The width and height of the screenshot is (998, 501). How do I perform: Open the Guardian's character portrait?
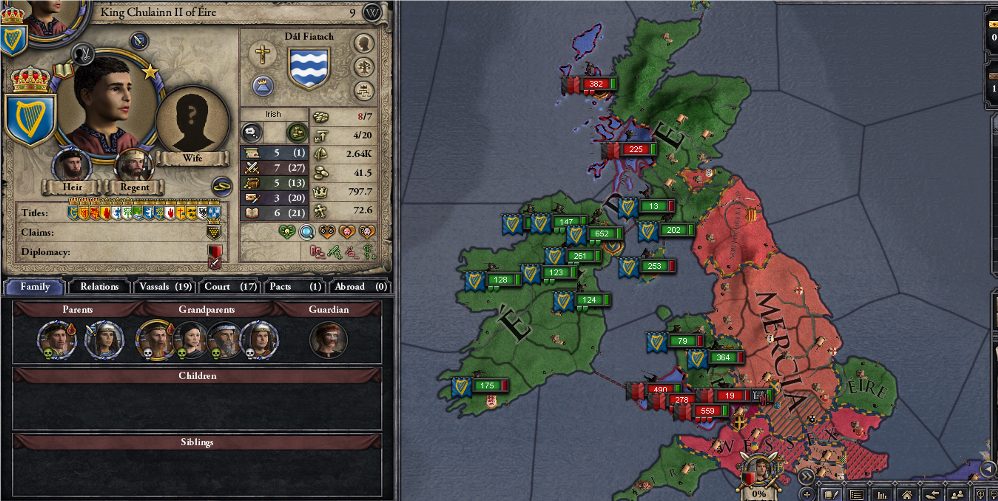click(x=329, y=339)
